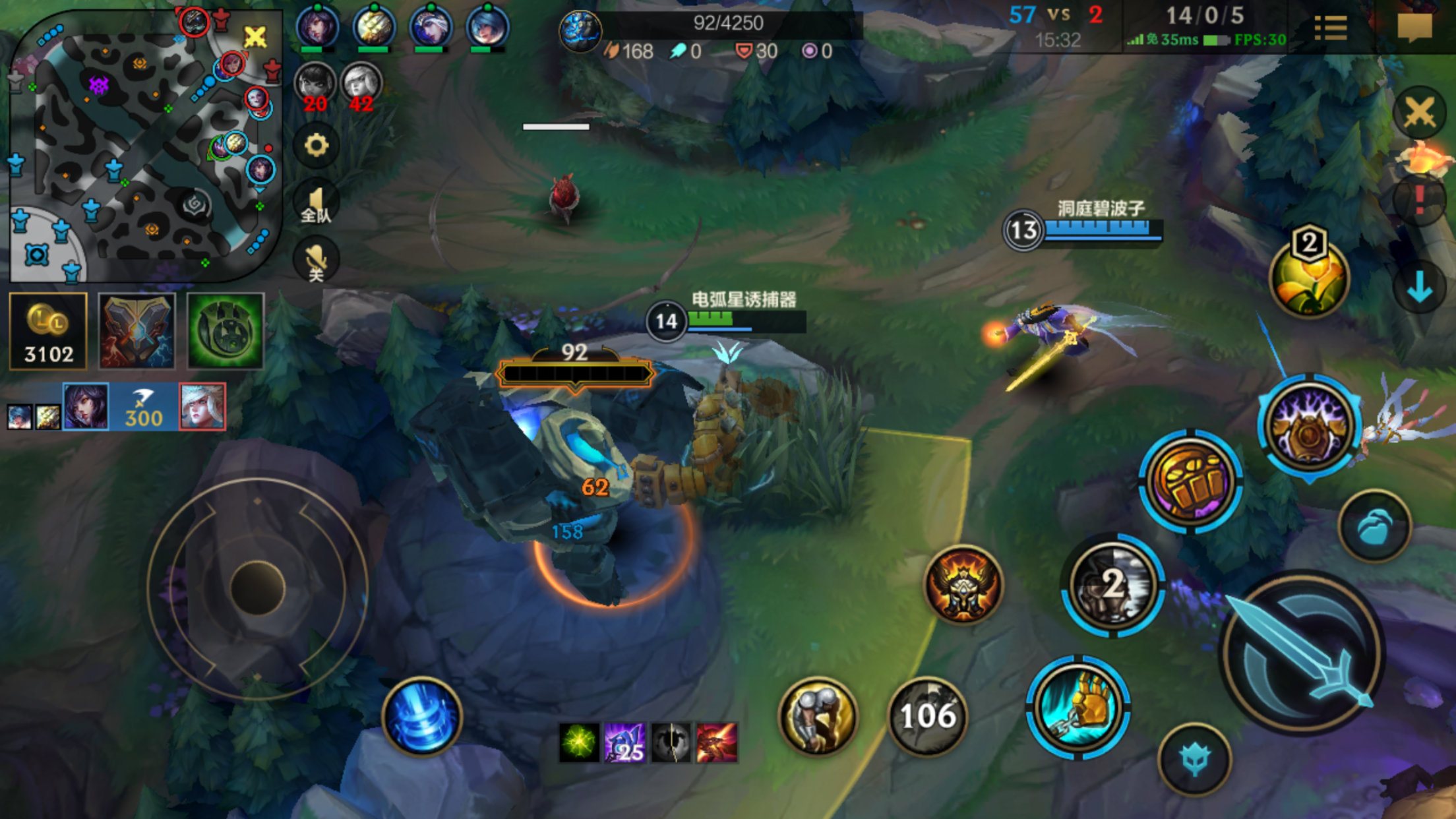Toggle the team speaker voice button

click(x=316, y=202)
